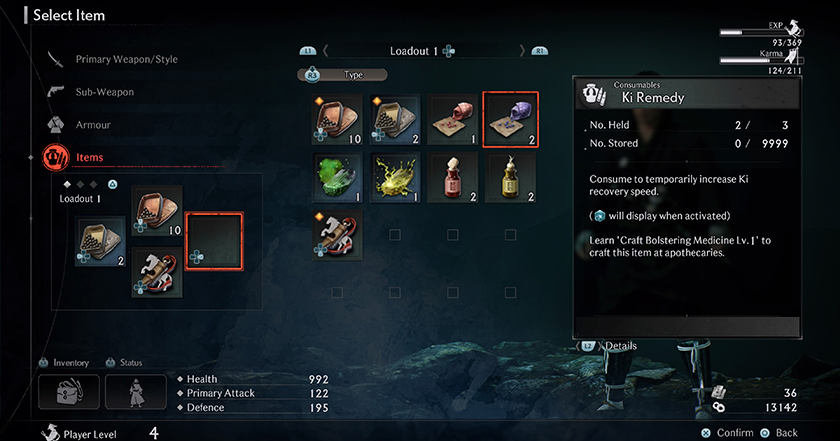This screenshot has height=441, width=840.
Task: Choose the yellow potion bottle
Action: click(511, 176)
